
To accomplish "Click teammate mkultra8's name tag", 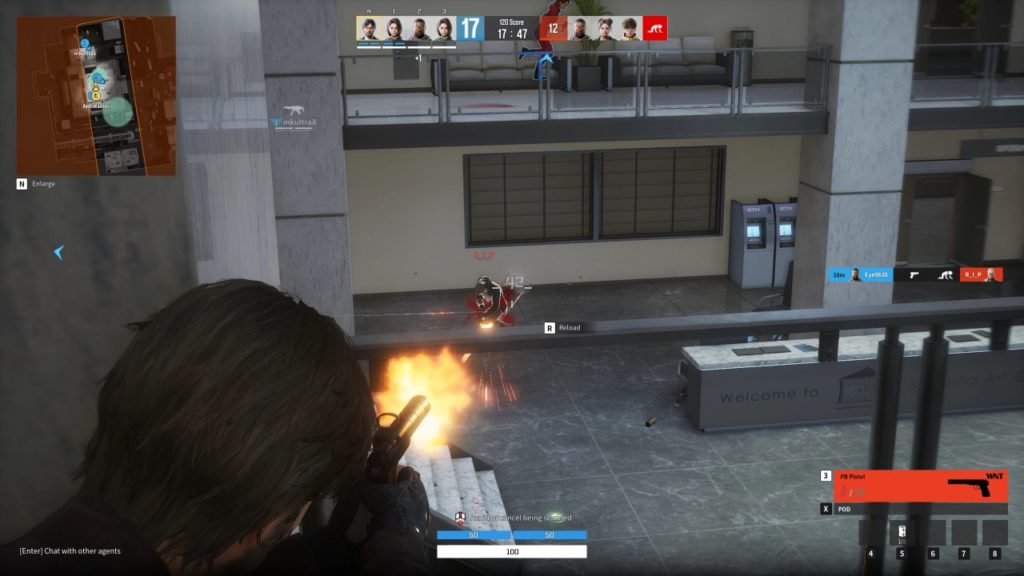I will coord(298,123).
